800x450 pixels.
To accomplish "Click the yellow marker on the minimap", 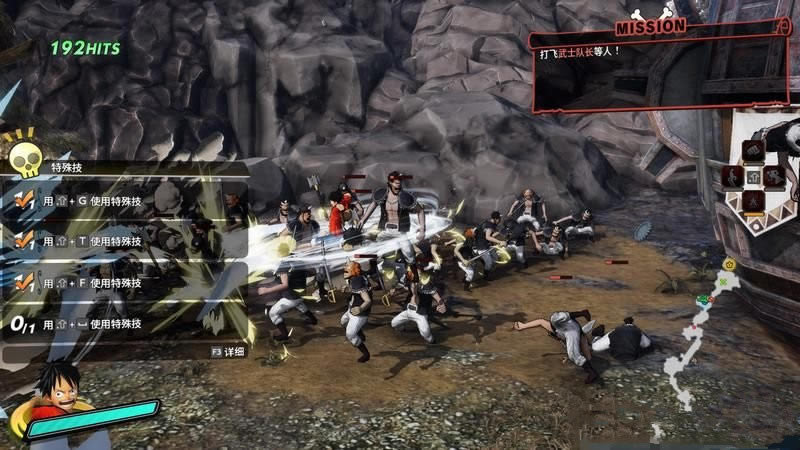I will (729, 264).
